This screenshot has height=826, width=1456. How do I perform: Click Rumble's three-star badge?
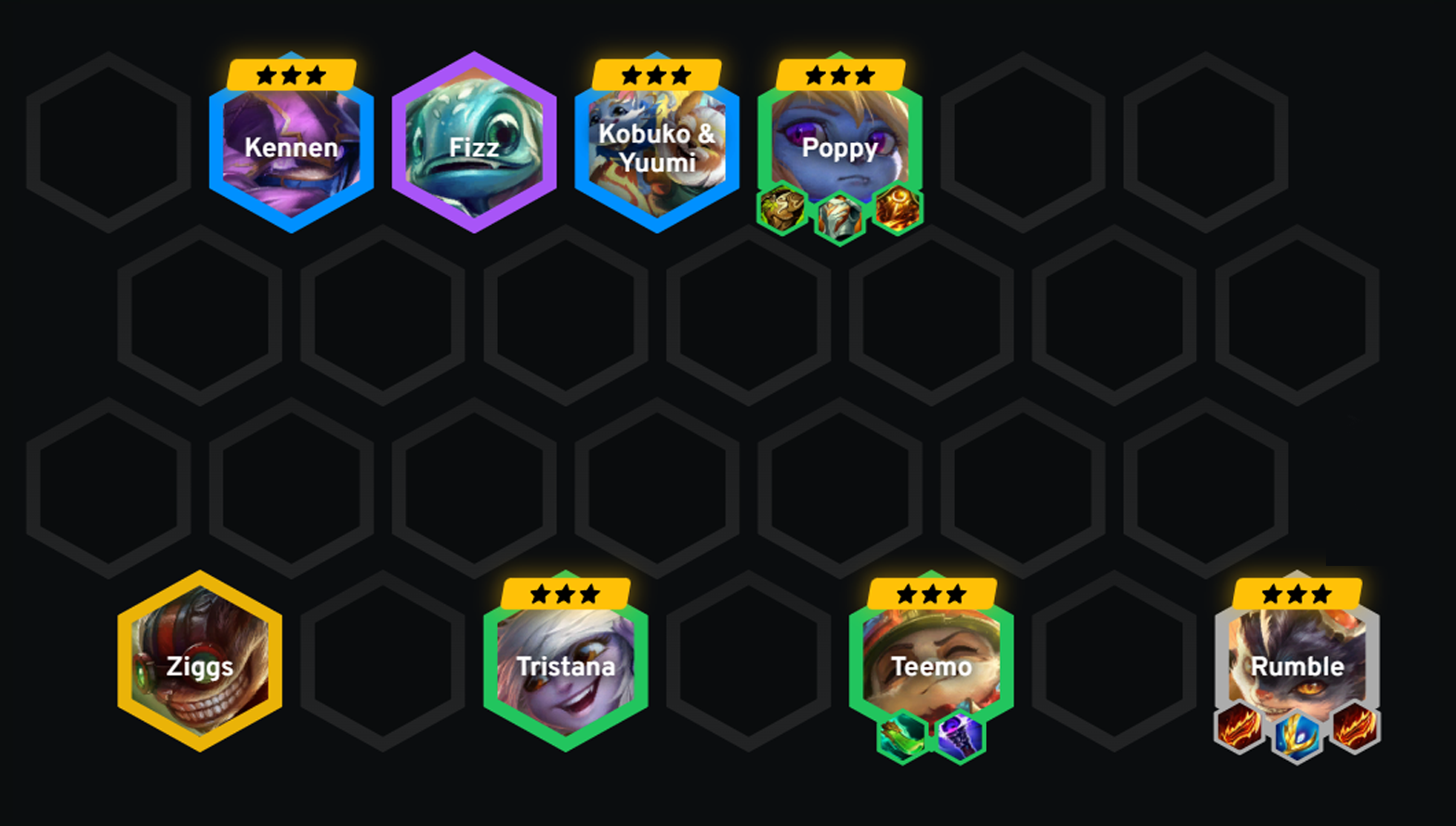(x=1295, y=592)
